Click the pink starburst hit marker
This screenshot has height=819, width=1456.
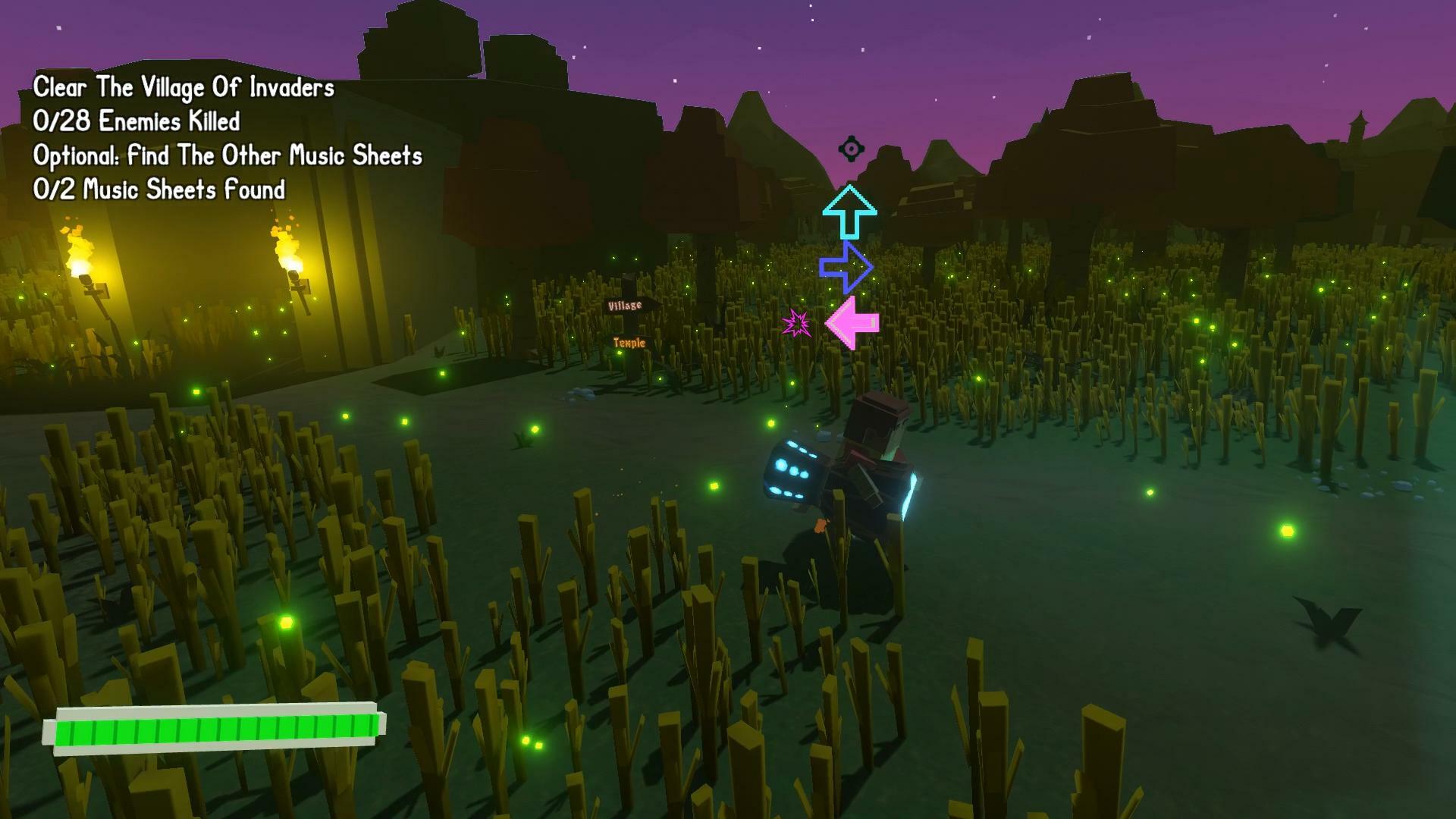click(x=795, y=324)
